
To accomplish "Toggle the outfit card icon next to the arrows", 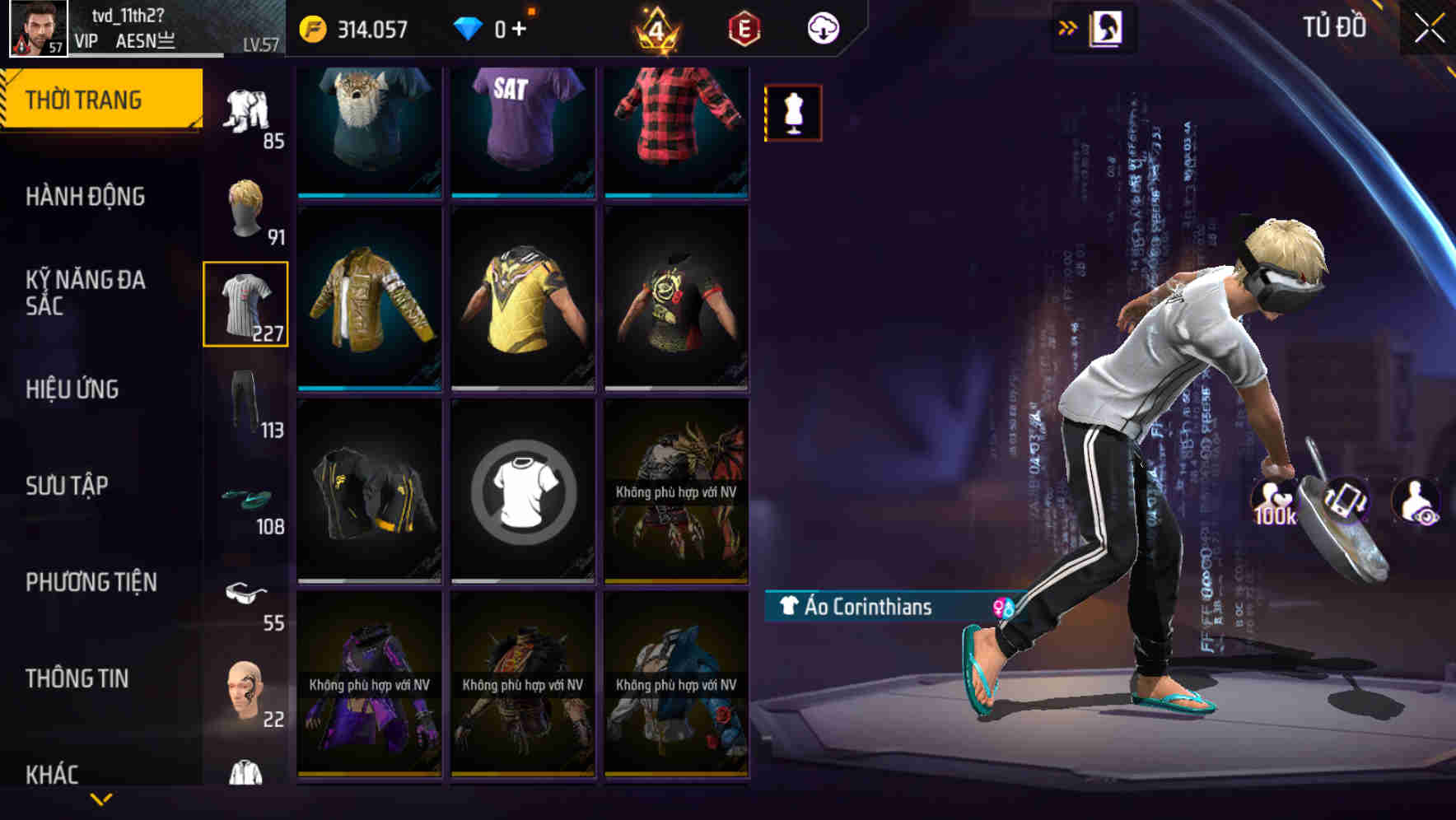I will click(1106, 26).
